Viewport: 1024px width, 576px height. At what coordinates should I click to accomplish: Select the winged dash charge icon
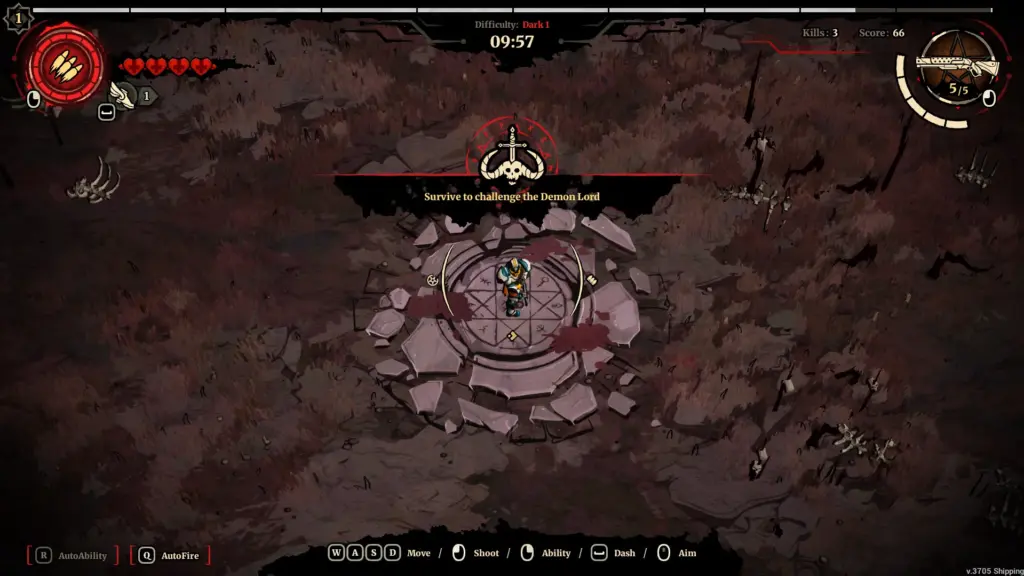125,95
